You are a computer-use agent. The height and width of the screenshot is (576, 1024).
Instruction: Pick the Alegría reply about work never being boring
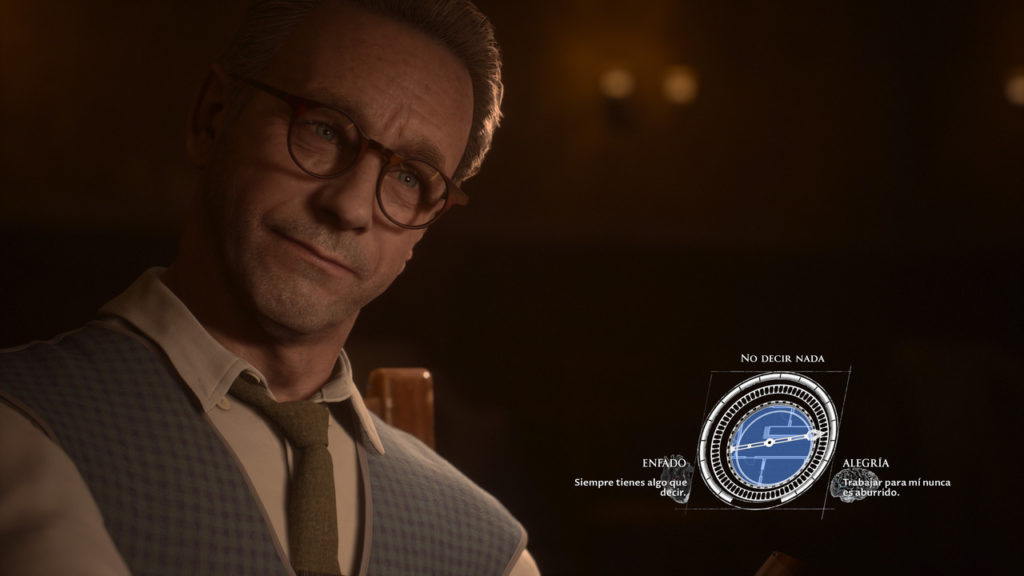[x=895, y=486]
